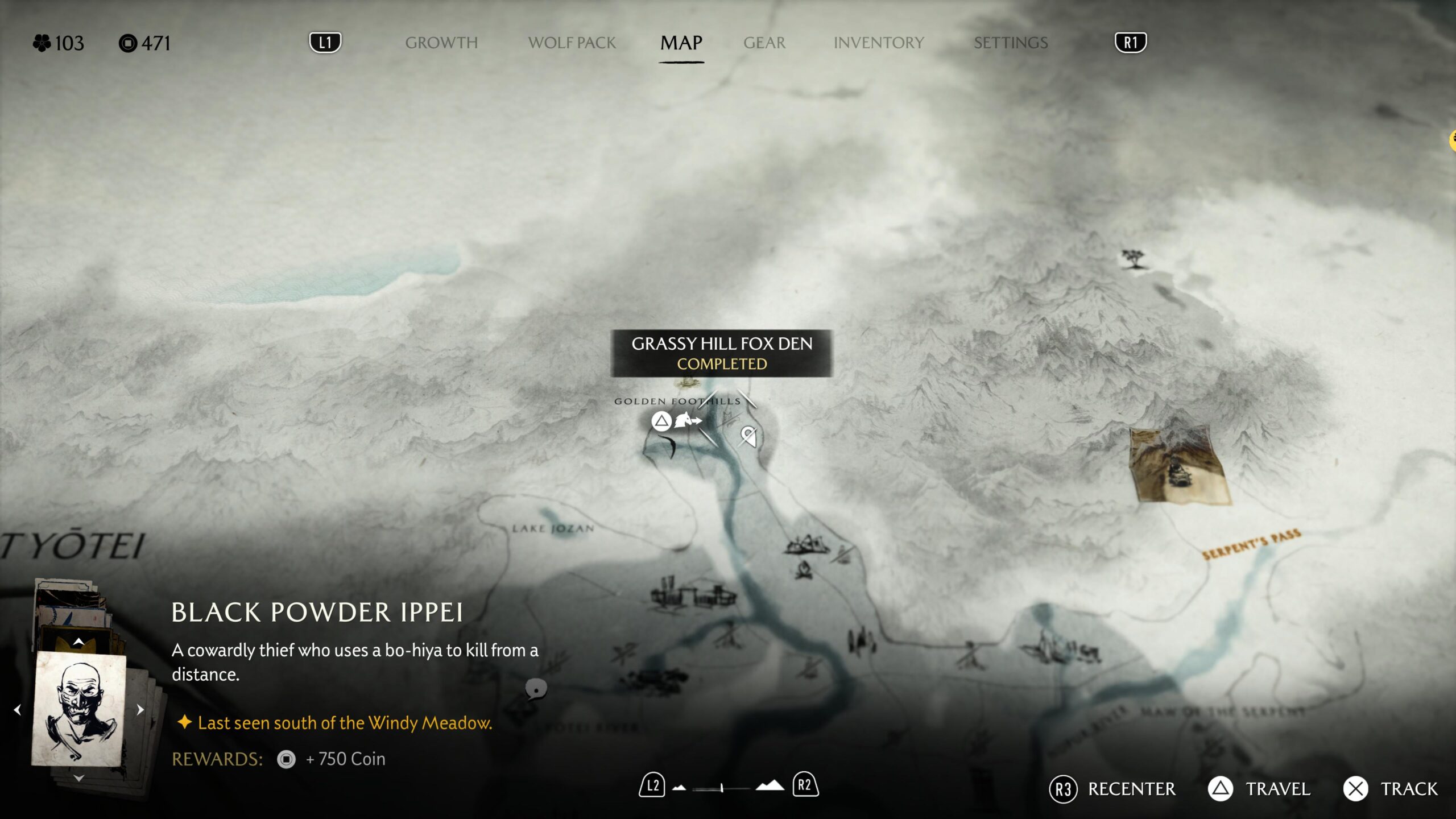Go to the Gear tab
1456x819 pixels.
[x=764, y=43]
